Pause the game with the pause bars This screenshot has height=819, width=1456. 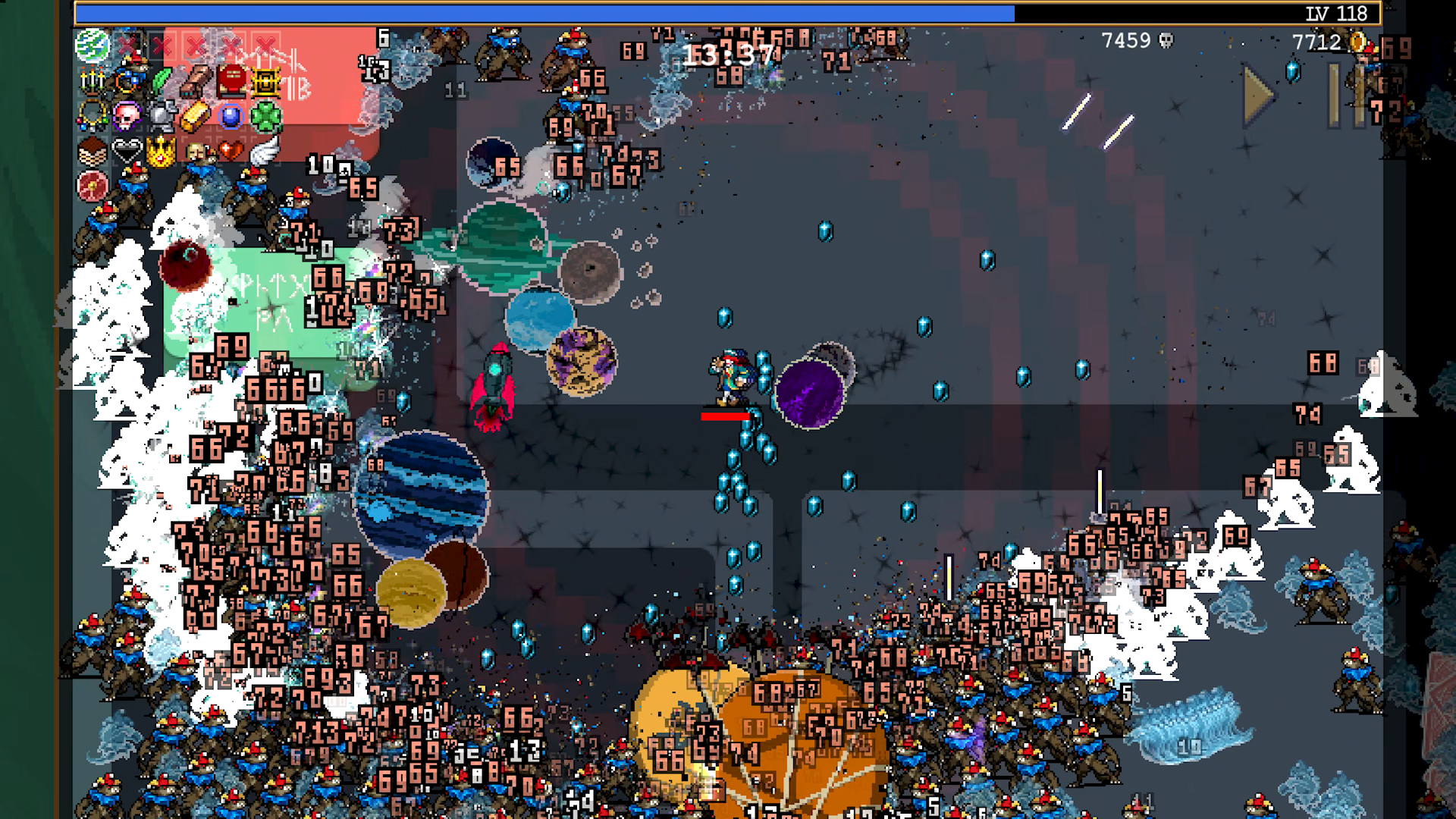tap(1345, 96)
